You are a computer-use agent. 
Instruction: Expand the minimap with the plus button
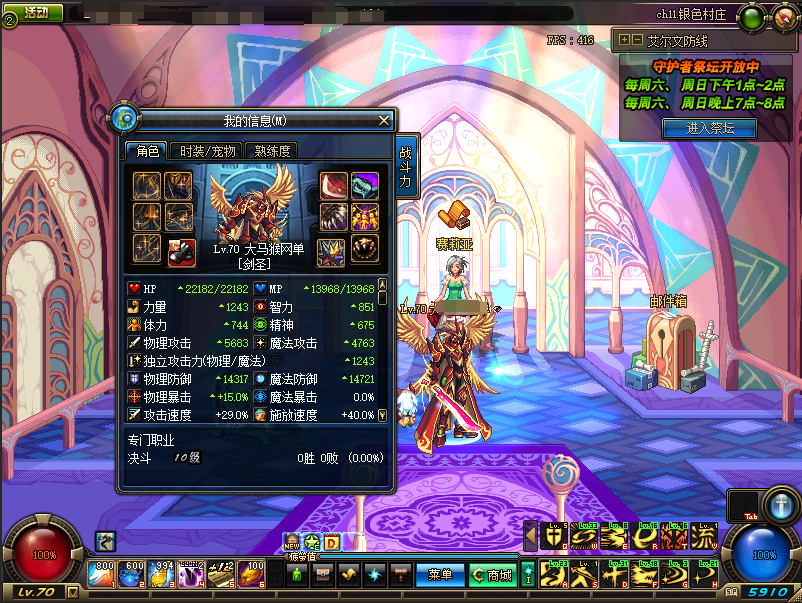tap(625, 40)
